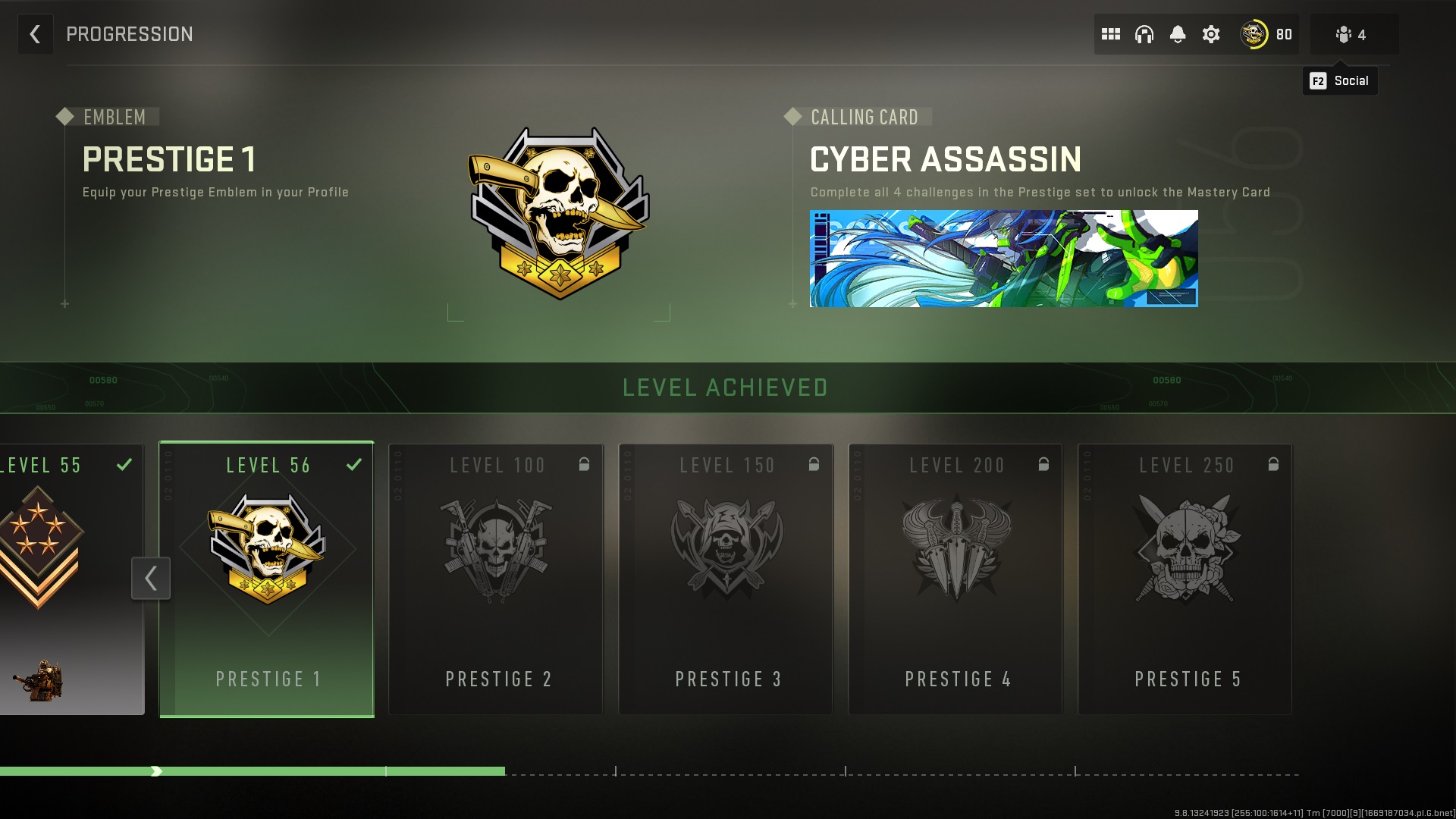1456x819 pixels.
Task: Click the Cyber Assassin calling card image
Action: point(1004,258)
